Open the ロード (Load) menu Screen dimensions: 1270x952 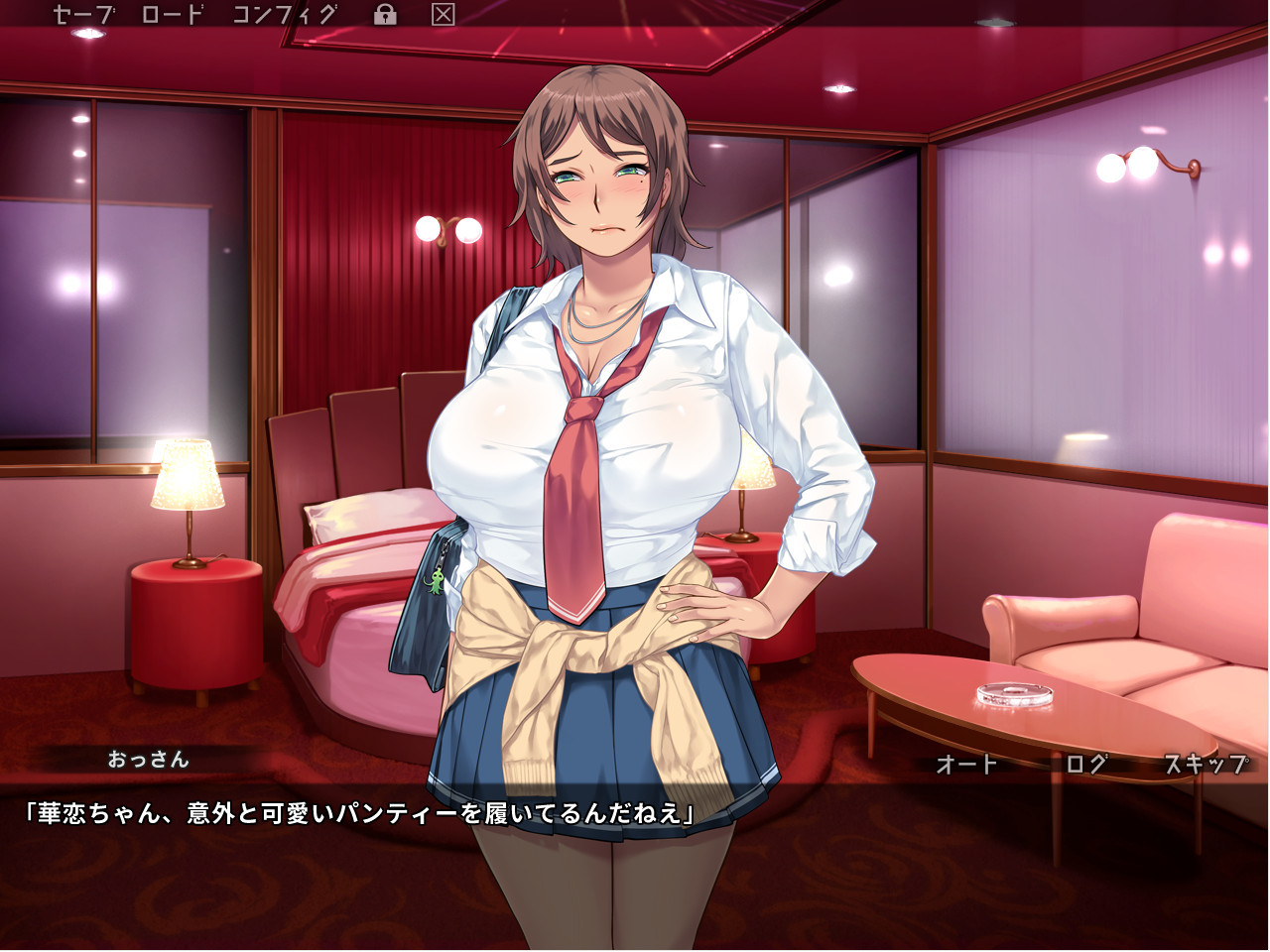[x=173, y=15]
